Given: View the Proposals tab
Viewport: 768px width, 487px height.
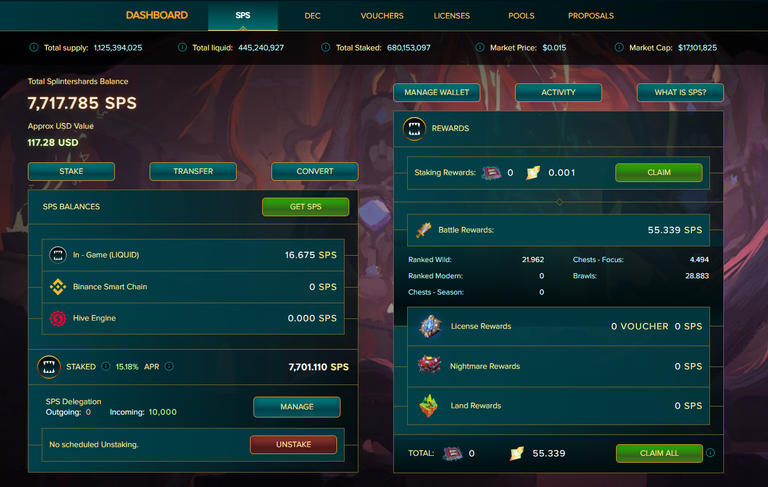Looking at the screenshot, I should pyautogui.click(x=591, y=16).
